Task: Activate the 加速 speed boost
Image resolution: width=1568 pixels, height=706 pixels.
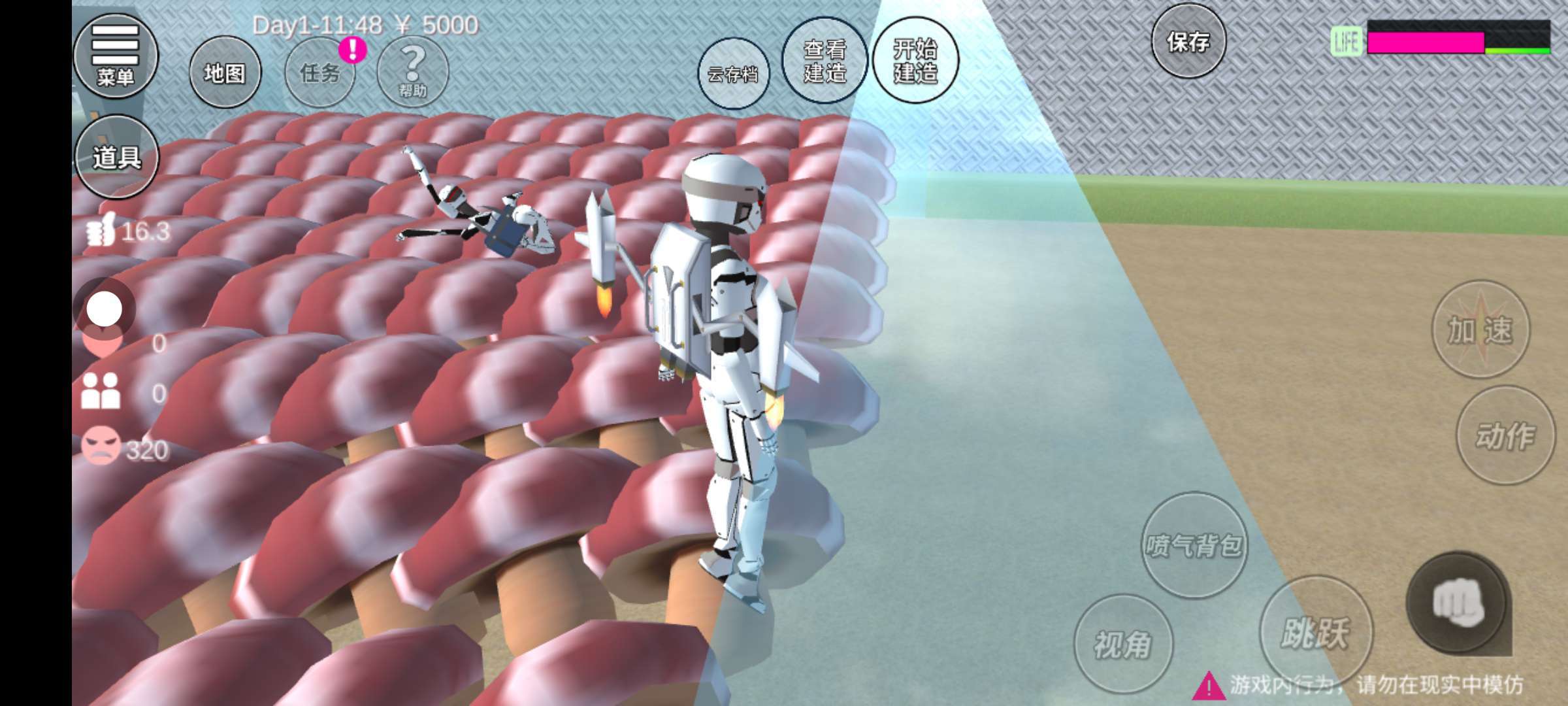Action: (1480, 329)
